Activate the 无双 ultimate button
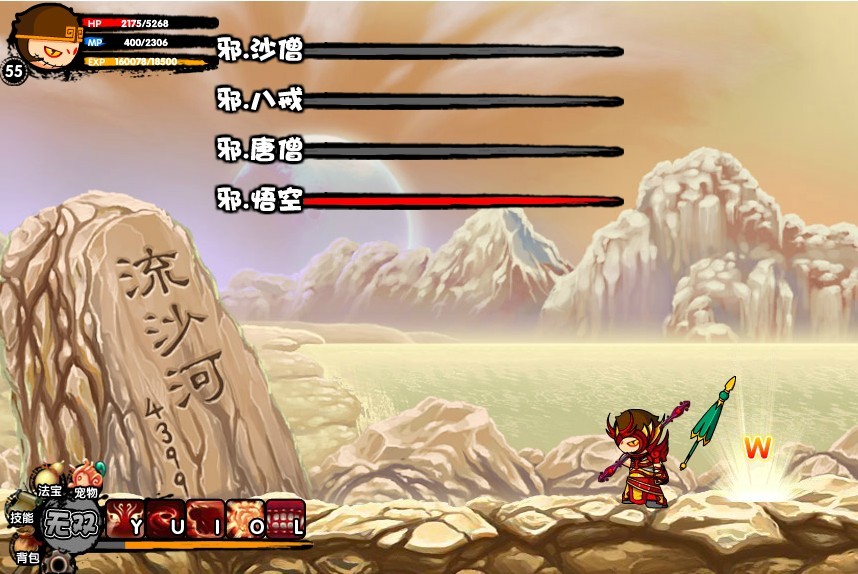This screenshot has width=858, height=574. point(69,523)
